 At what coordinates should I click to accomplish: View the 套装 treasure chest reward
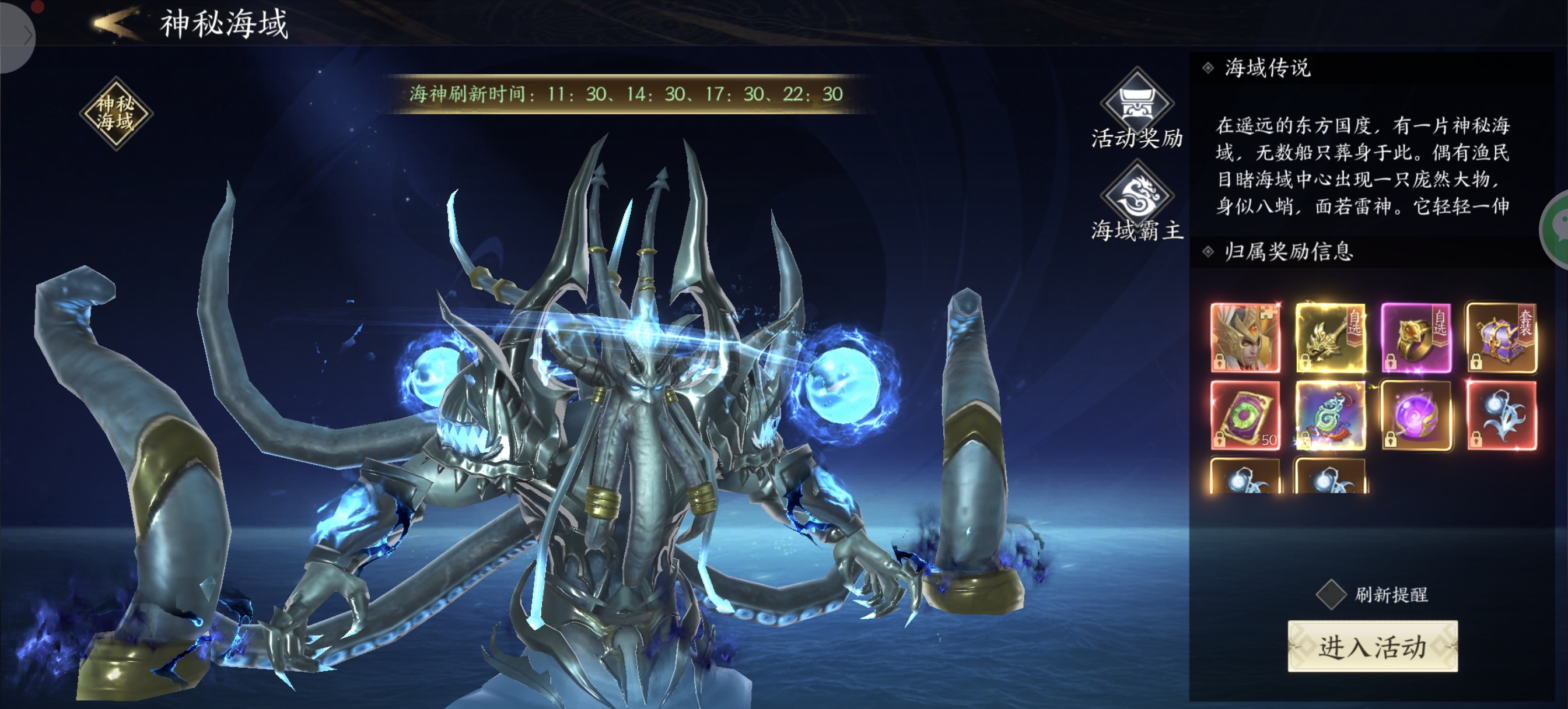click(x=1501, y=337)
